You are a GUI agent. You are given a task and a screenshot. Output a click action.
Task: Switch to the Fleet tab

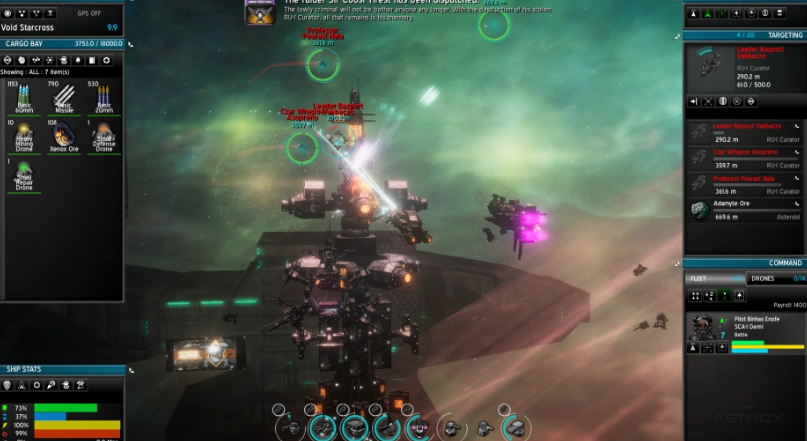point(714,278)
